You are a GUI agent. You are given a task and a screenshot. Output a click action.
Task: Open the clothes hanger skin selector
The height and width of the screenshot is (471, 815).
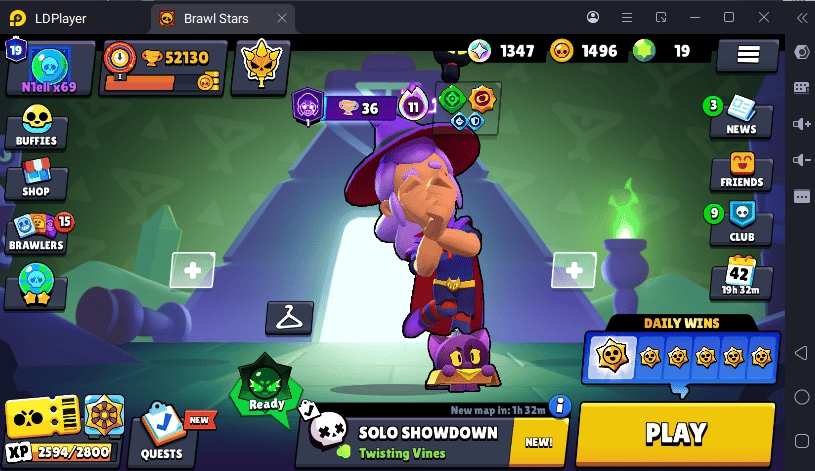[x=289, y=318]
